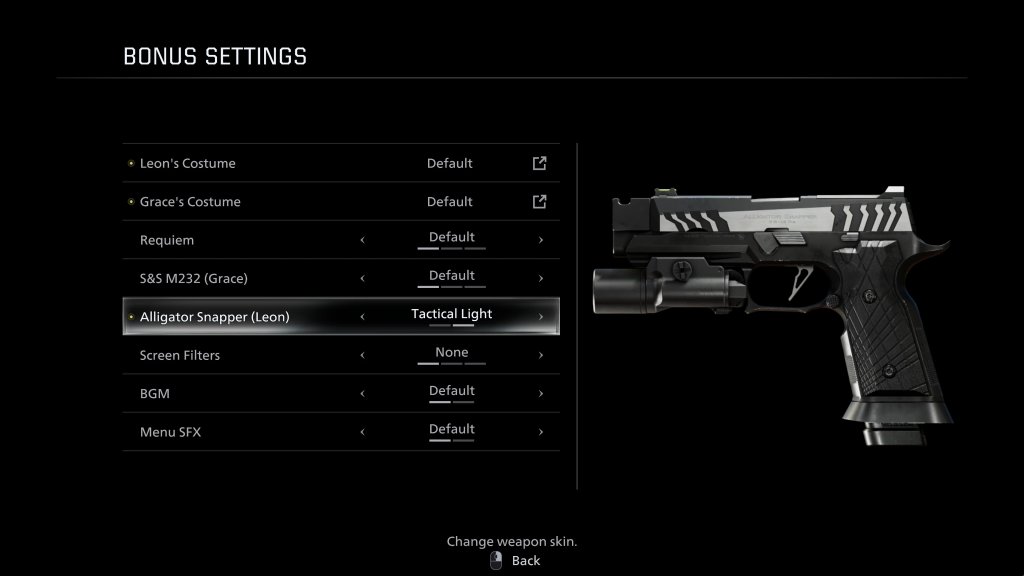The image size is (1024, 576).
Task: Switch Menu SFX with left arrow
Action: pyautogui.click(x=362, y=432)
